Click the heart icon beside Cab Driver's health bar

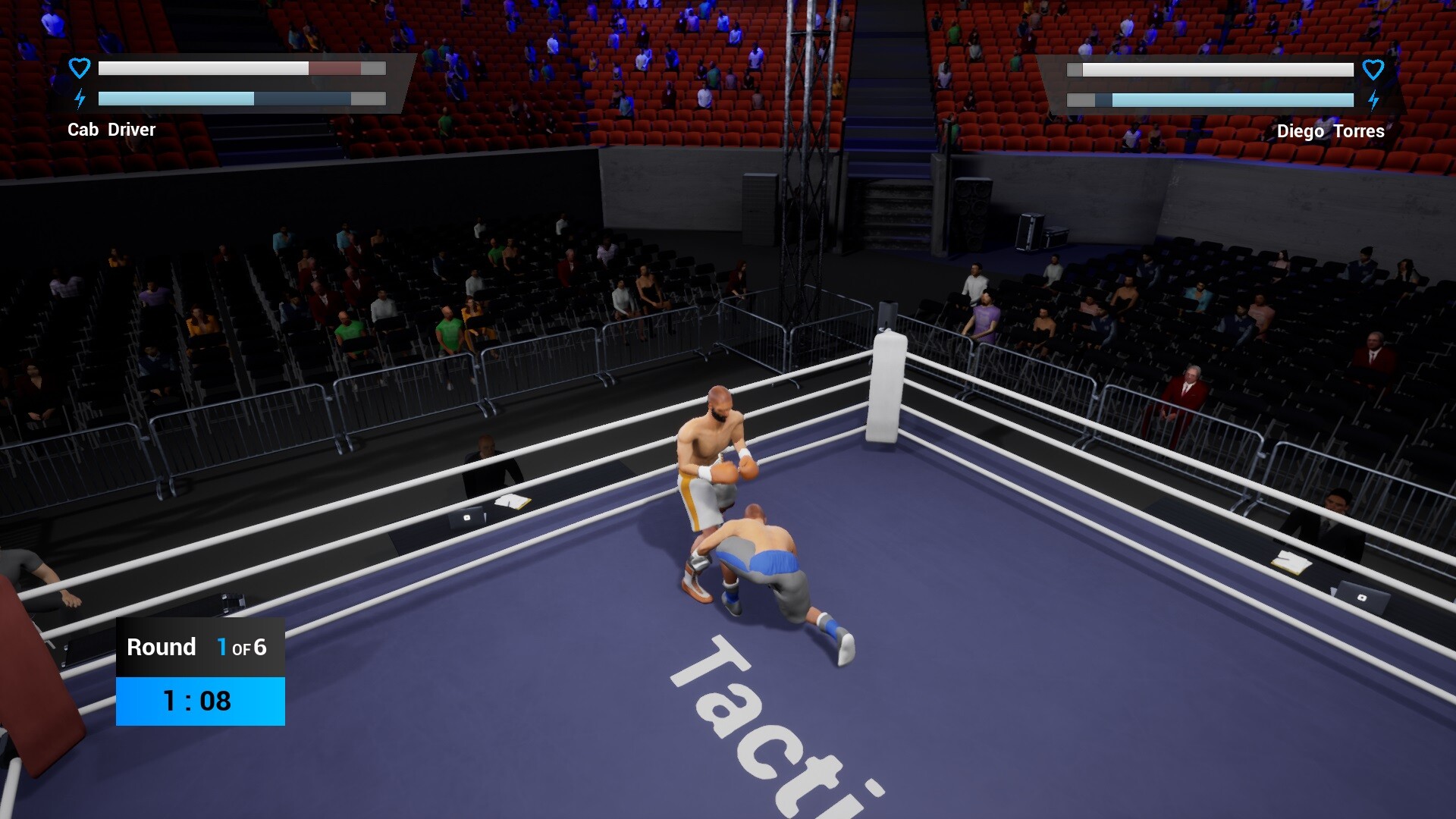tap(78, 67)
